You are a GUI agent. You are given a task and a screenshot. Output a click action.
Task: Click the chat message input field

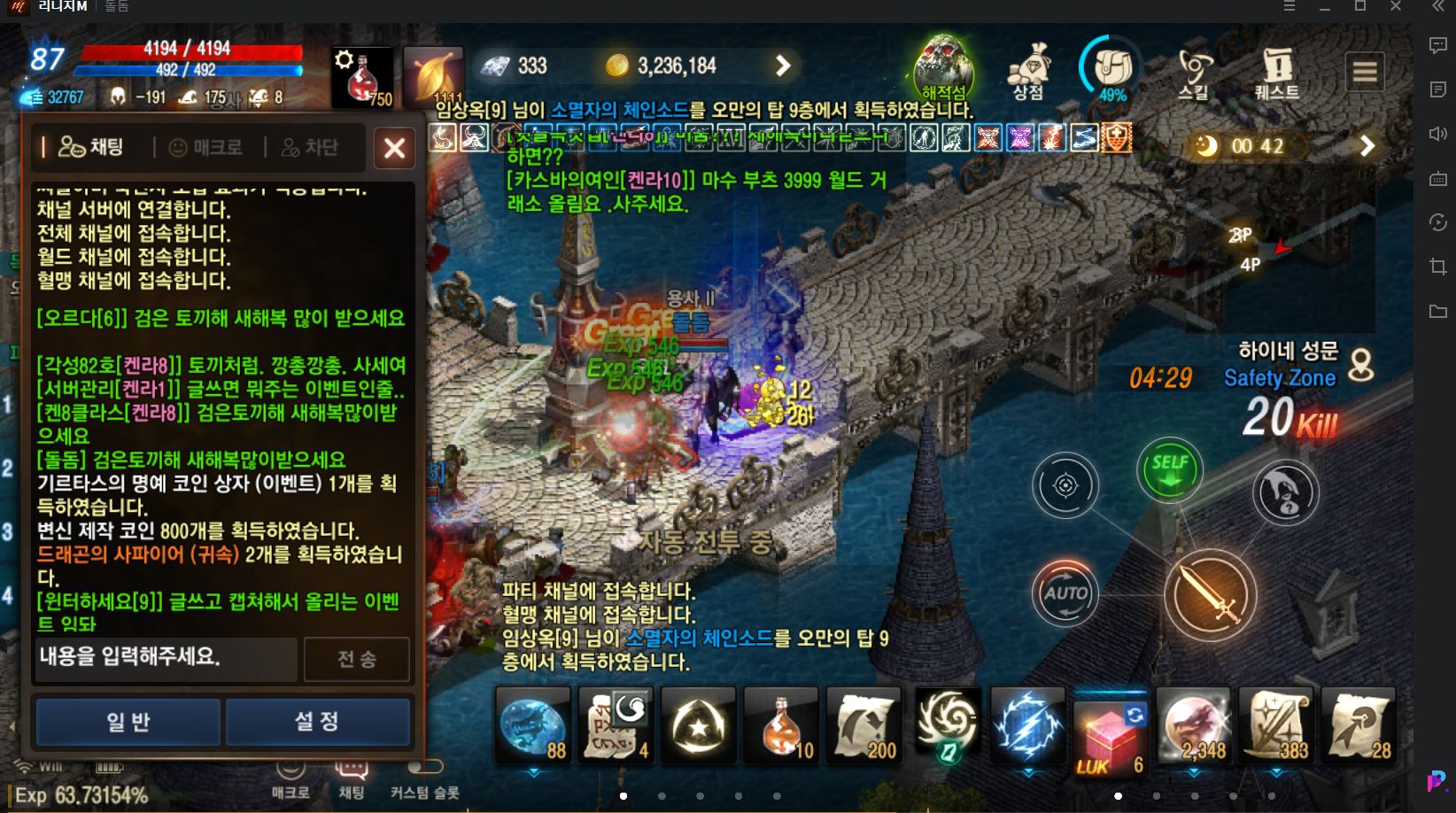[164, 659]
